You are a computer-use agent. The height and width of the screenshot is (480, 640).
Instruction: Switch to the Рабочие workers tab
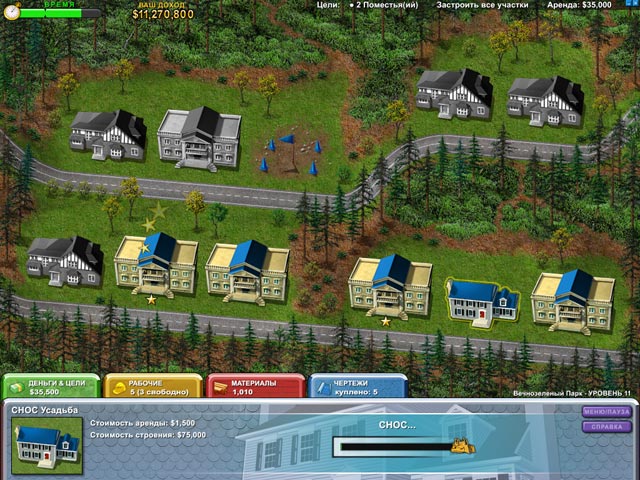(153, 386)
